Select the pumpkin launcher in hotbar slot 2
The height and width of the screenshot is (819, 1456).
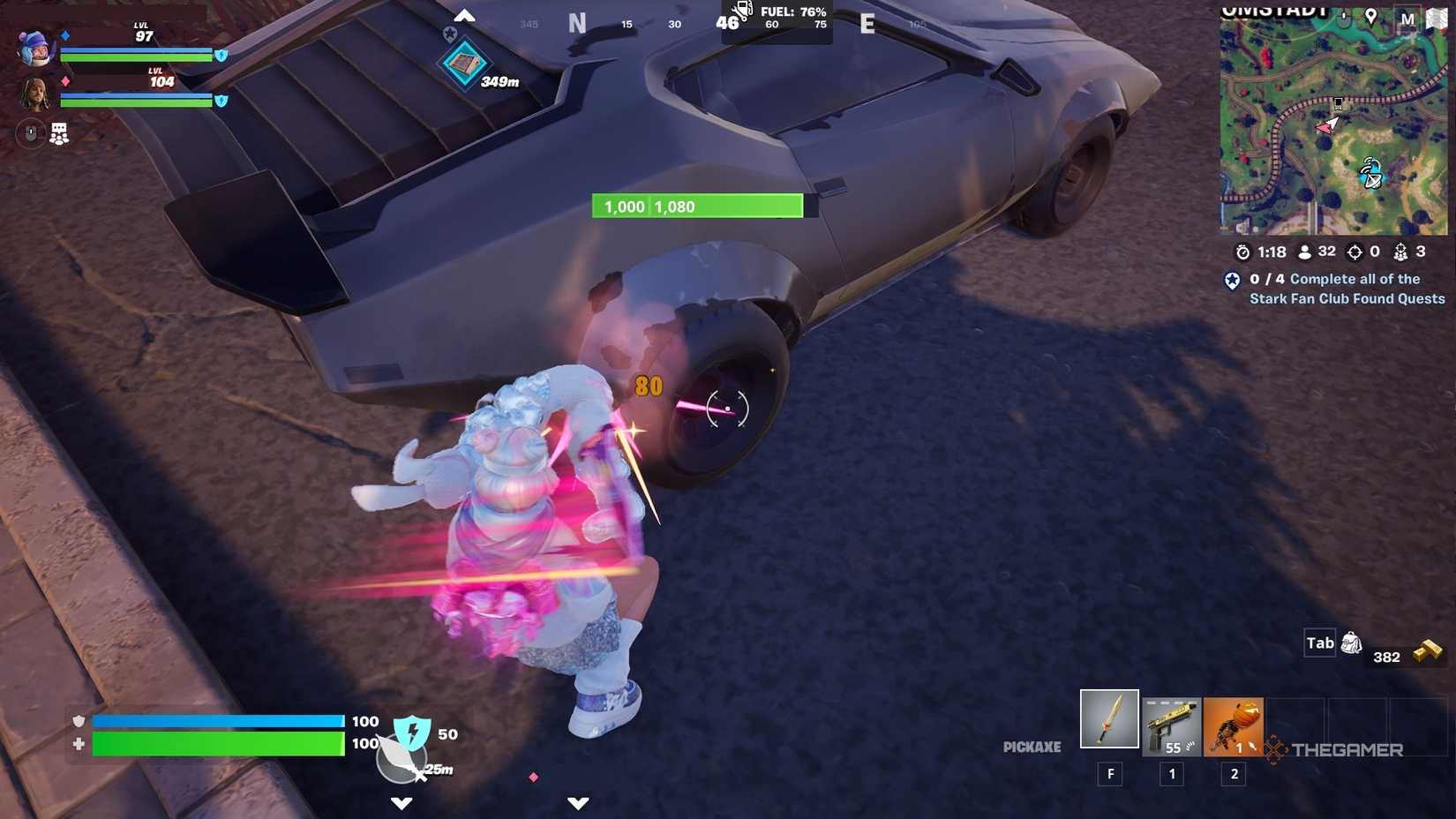point(1233,724)
